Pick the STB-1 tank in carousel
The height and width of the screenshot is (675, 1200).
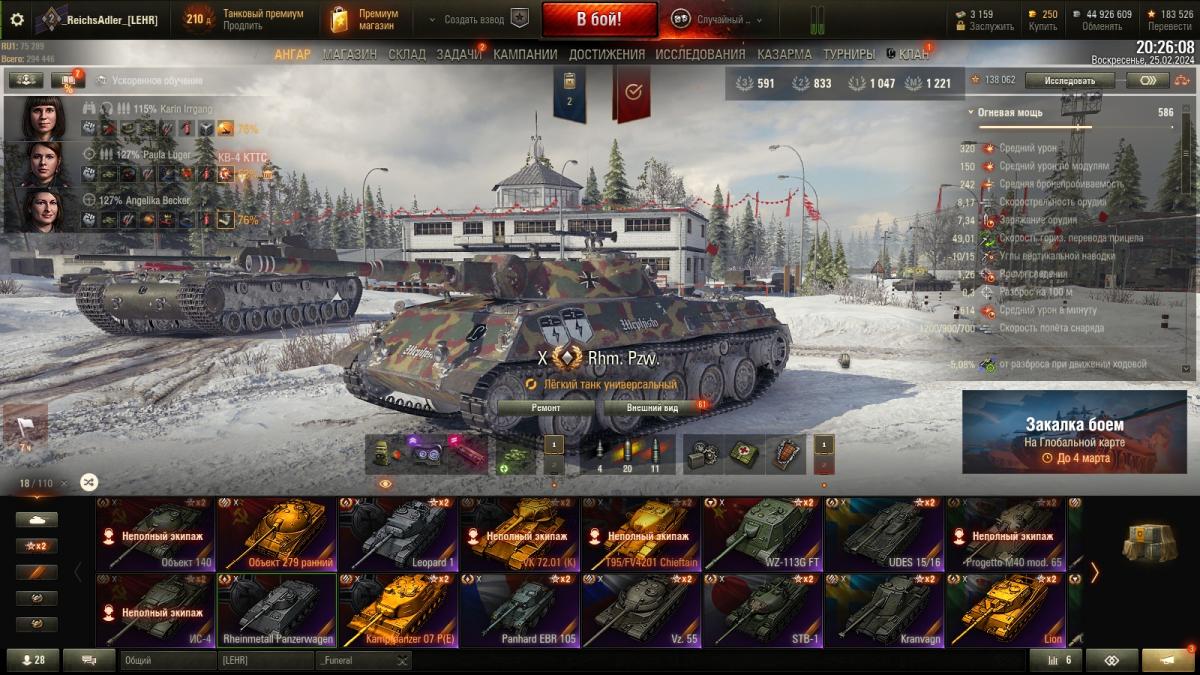tap(762, 610)
